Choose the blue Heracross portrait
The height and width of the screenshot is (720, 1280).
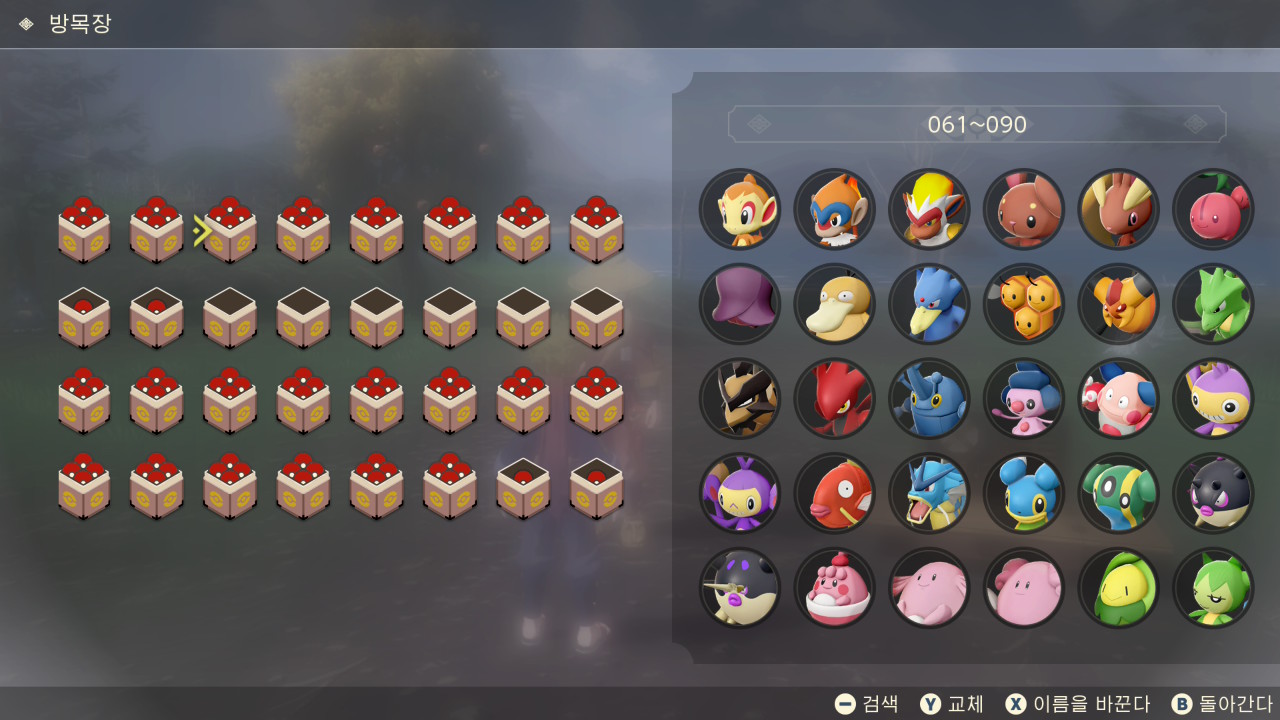pyautogui.click(x=929, y=399)
